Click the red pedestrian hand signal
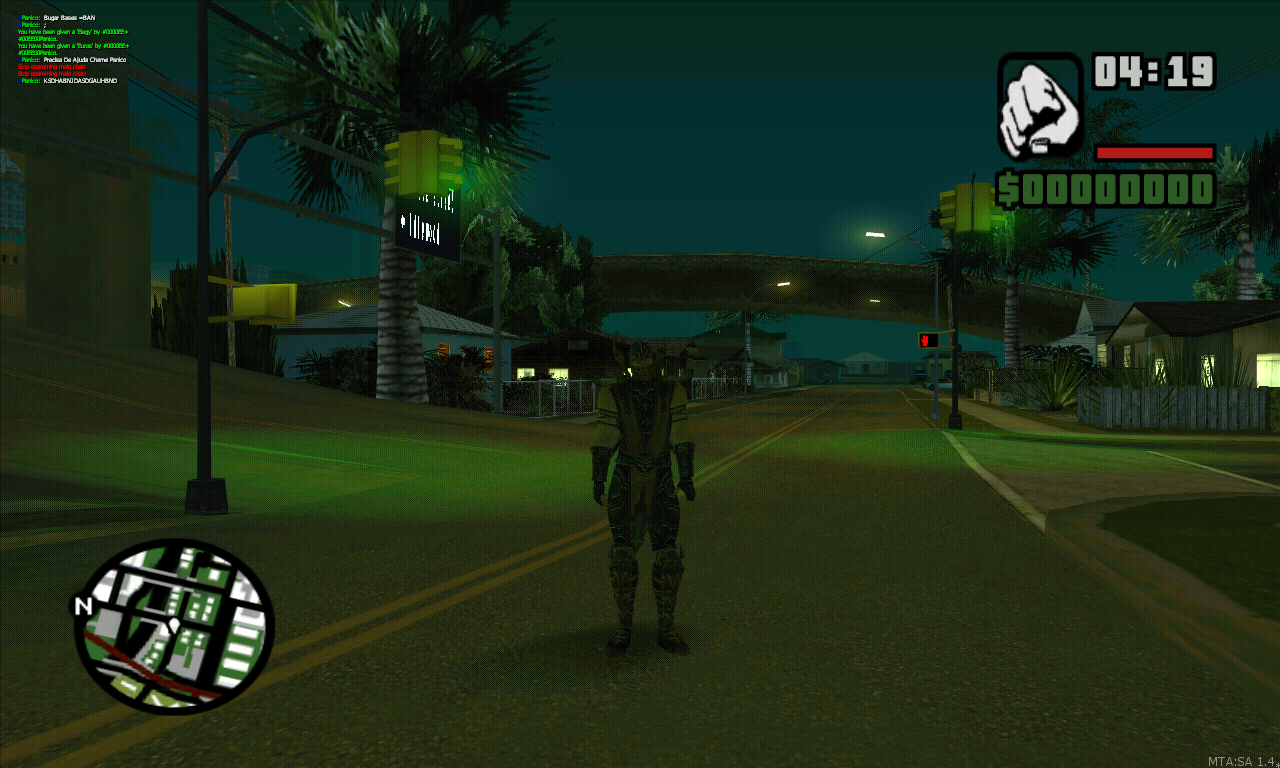Screen dimensions: 1280x768 coord(928,340)
